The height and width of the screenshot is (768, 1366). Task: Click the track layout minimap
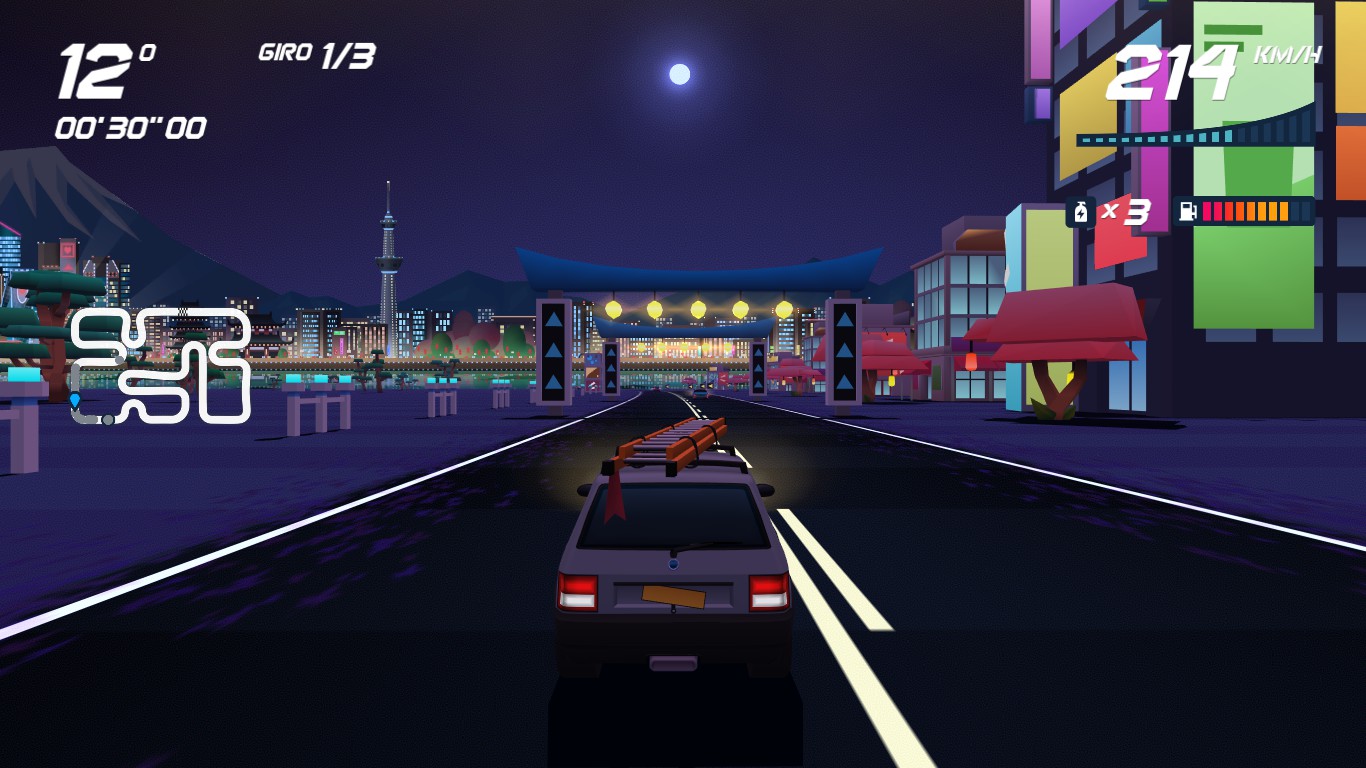[160, 365]
